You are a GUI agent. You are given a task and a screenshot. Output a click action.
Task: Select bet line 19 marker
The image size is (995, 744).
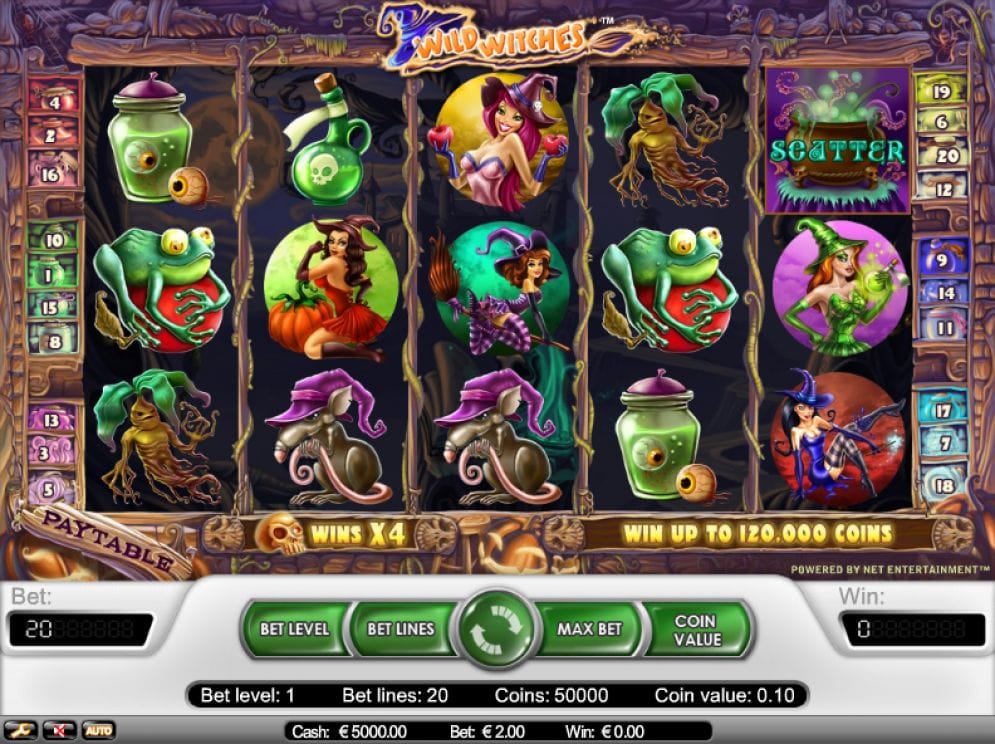[940, 91]
